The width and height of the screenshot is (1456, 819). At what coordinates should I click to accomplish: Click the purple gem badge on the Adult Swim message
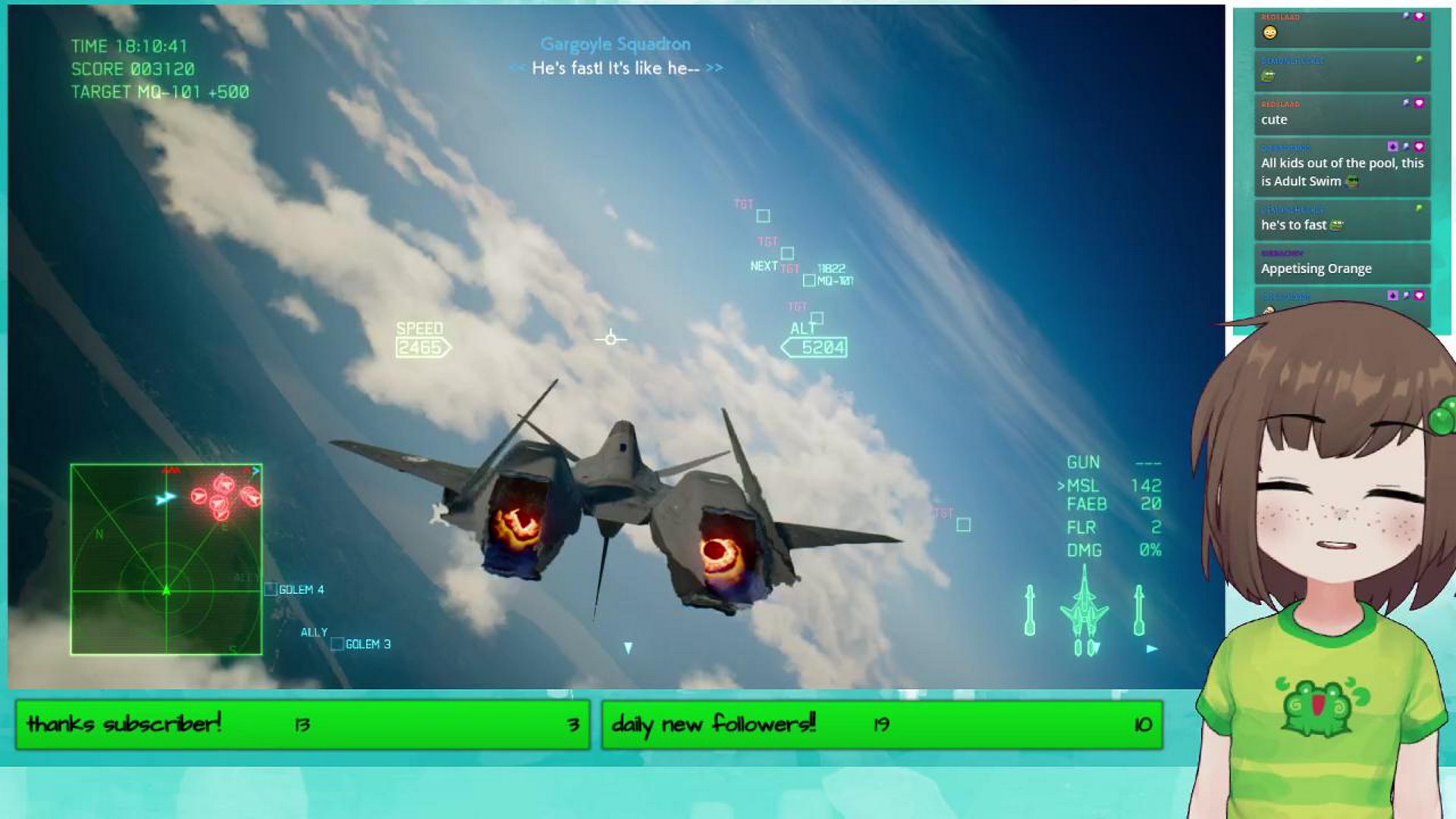[1394, 145]
